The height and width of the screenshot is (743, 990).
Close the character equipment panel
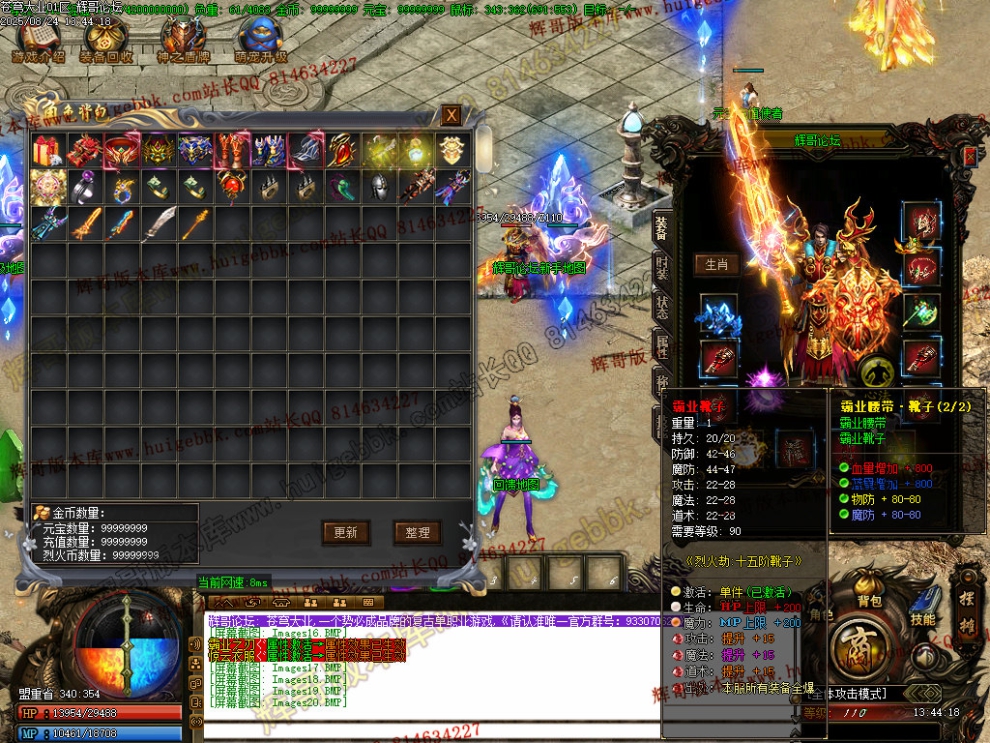pos(969,157)
